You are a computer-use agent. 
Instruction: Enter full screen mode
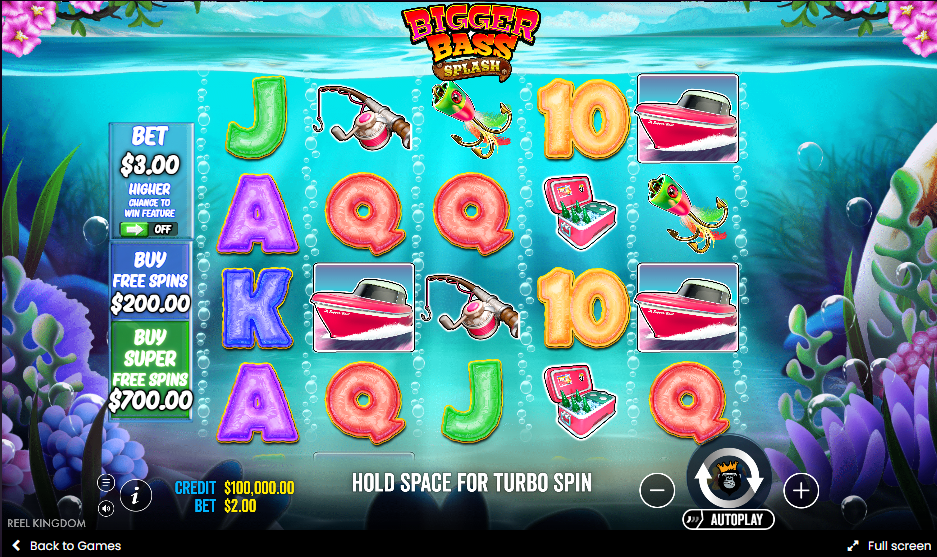click(x=889, y=546)
